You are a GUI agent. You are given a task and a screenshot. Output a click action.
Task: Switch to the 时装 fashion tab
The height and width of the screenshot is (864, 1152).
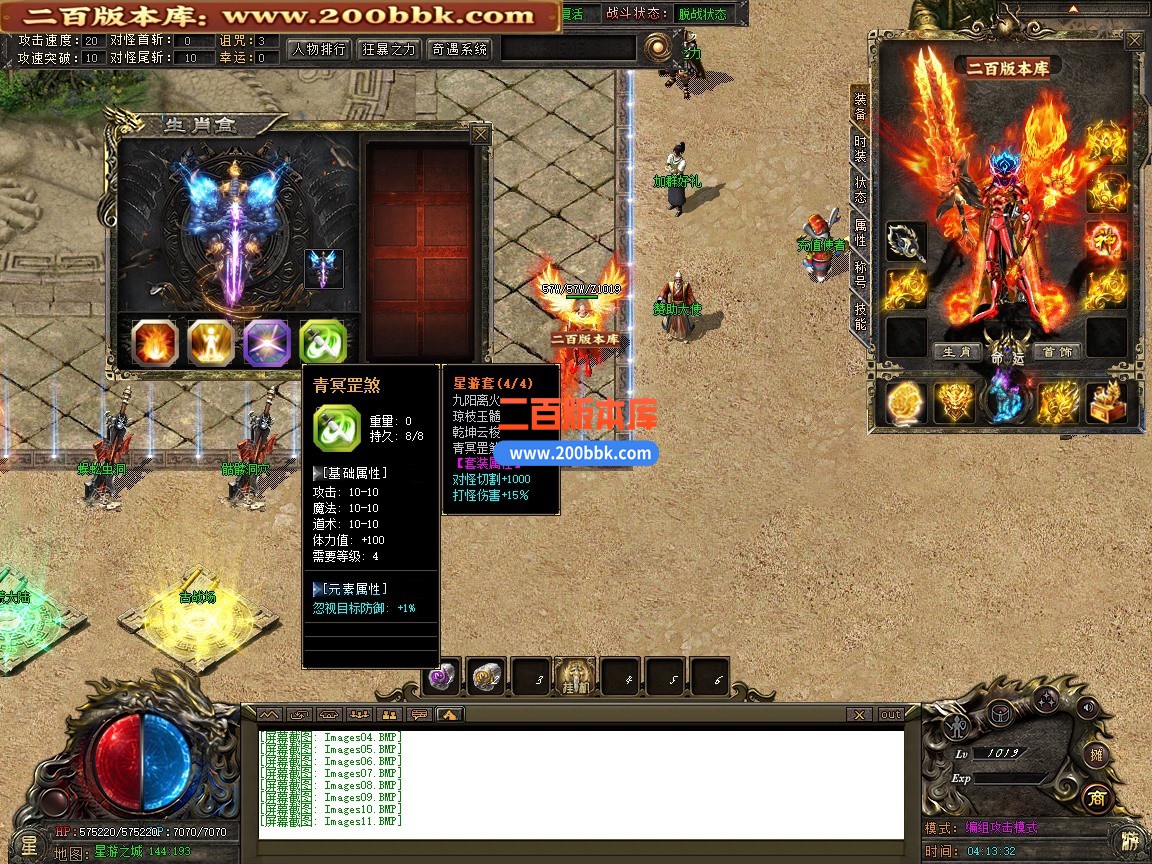(x=860, y=150)
